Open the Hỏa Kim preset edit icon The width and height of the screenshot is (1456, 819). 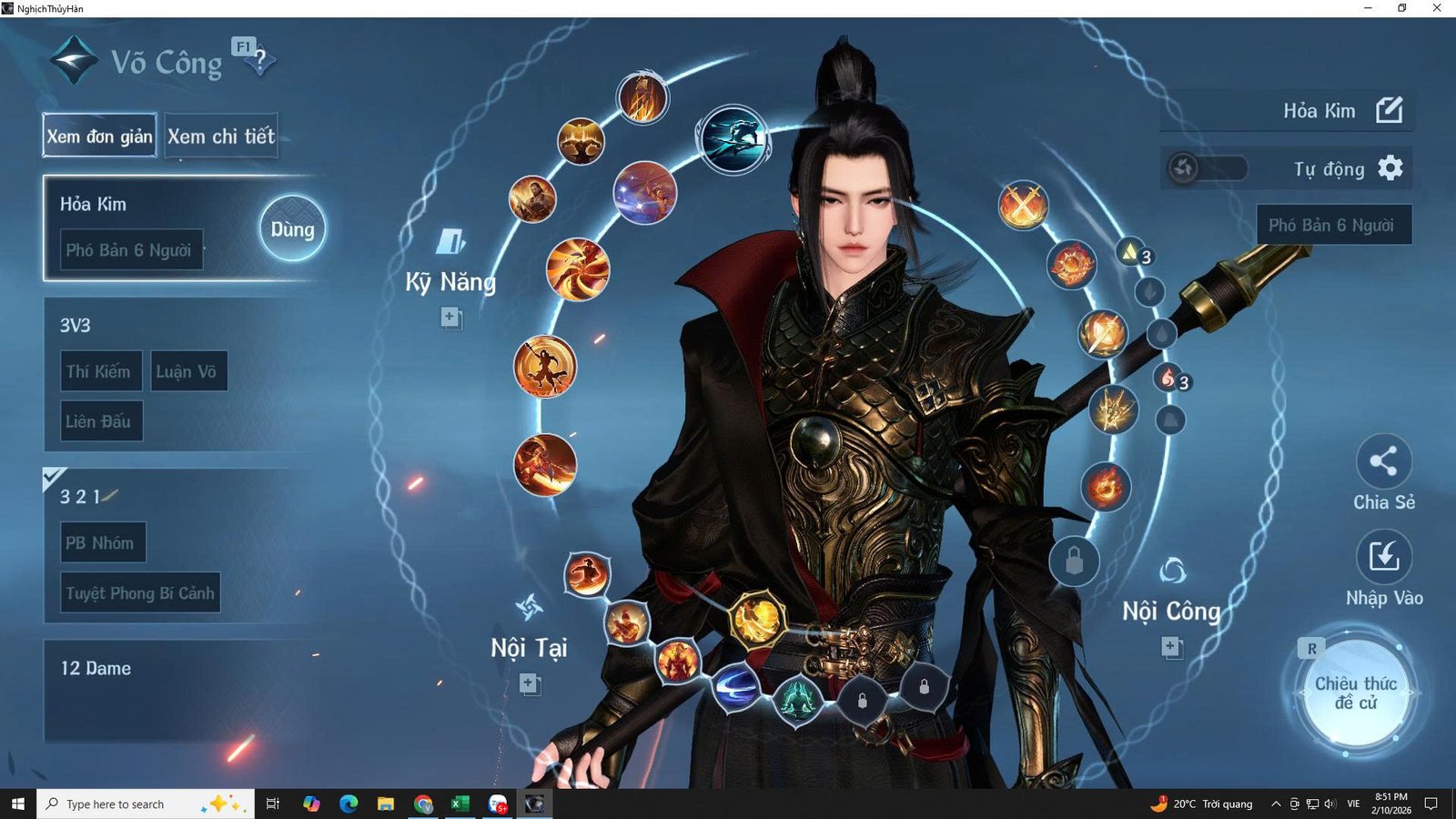click(1390, 111)
